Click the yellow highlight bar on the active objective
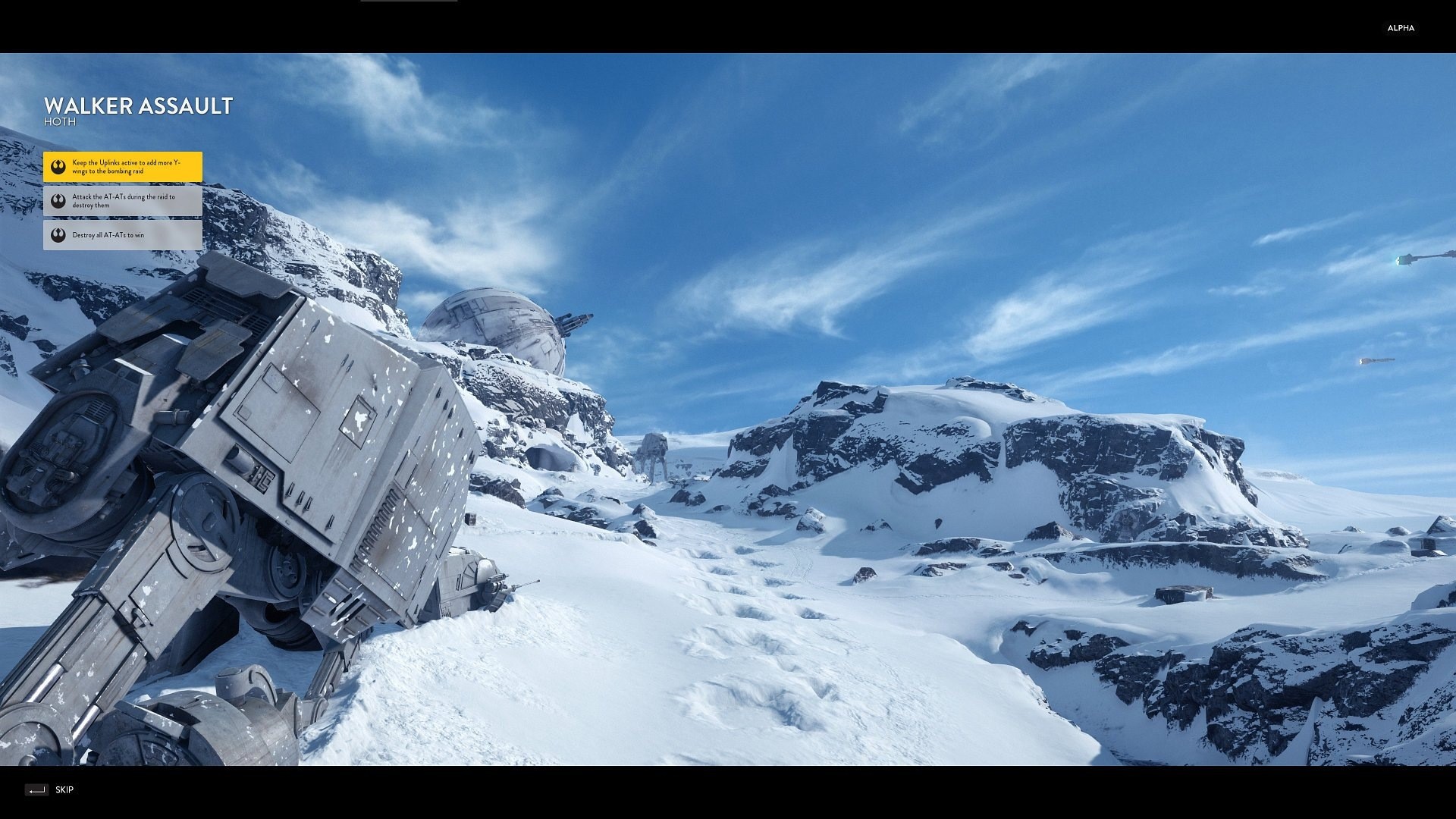 [121, 166]
